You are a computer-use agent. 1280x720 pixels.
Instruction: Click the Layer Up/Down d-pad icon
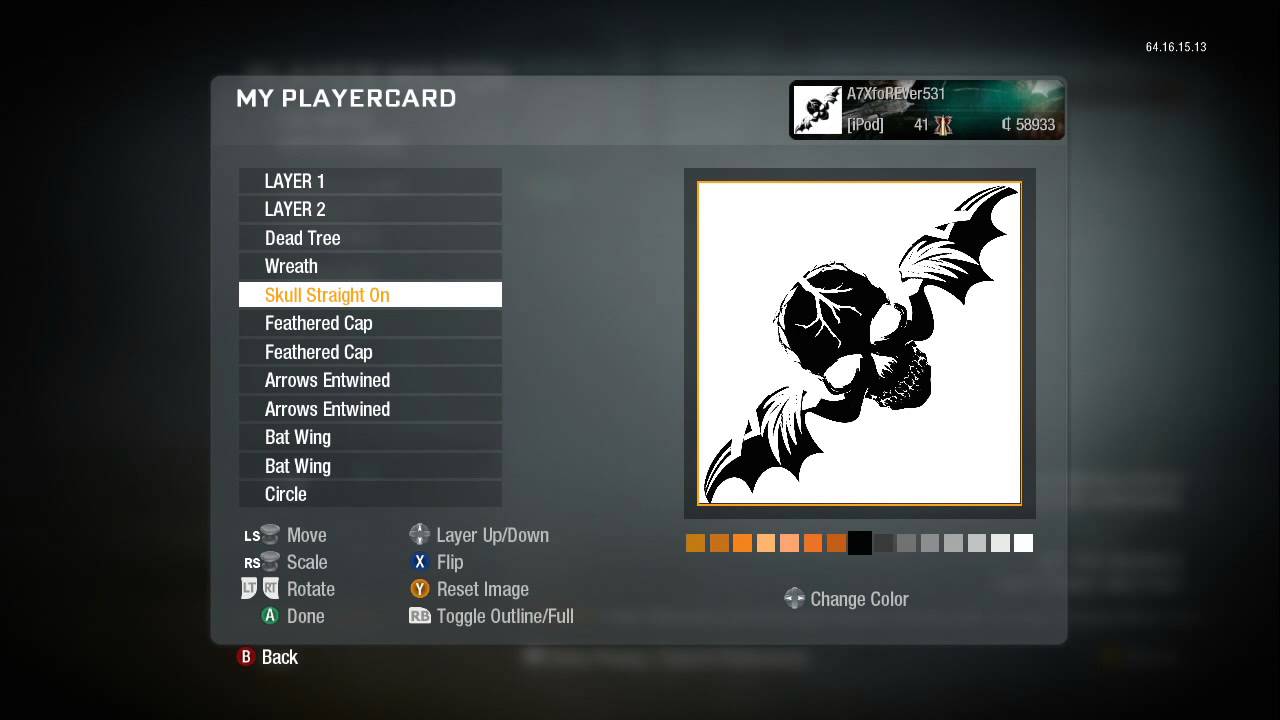420,534
